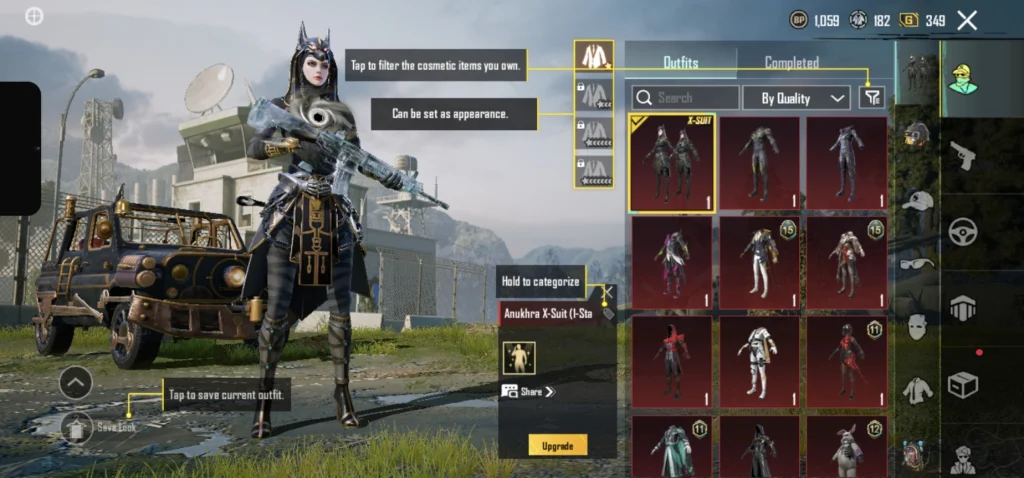Screen dimensions: 1024x478
Task: Share the selected outfit
Action: [529, 392]
